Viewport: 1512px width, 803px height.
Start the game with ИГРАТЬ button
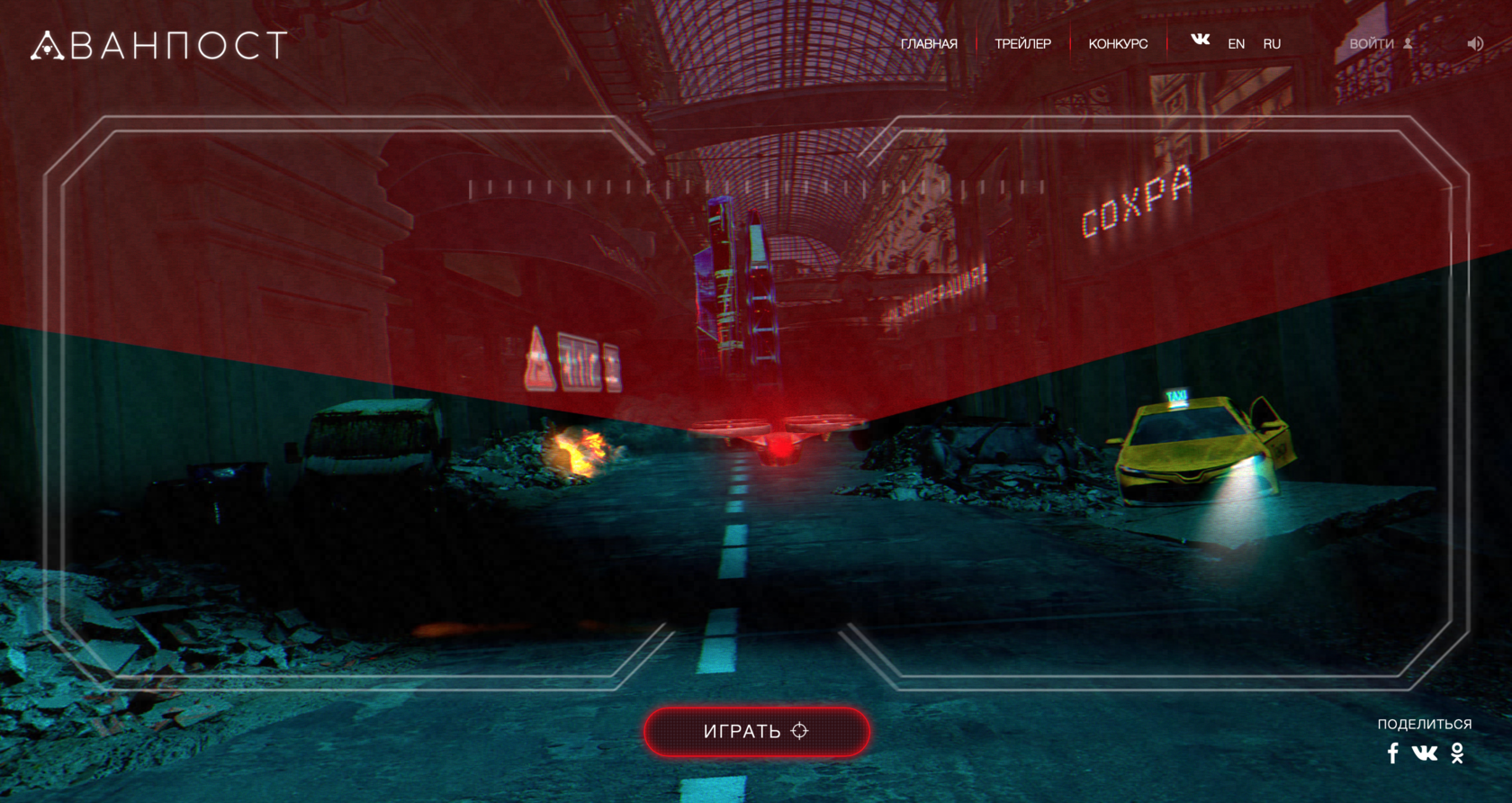tap(756, 731)
